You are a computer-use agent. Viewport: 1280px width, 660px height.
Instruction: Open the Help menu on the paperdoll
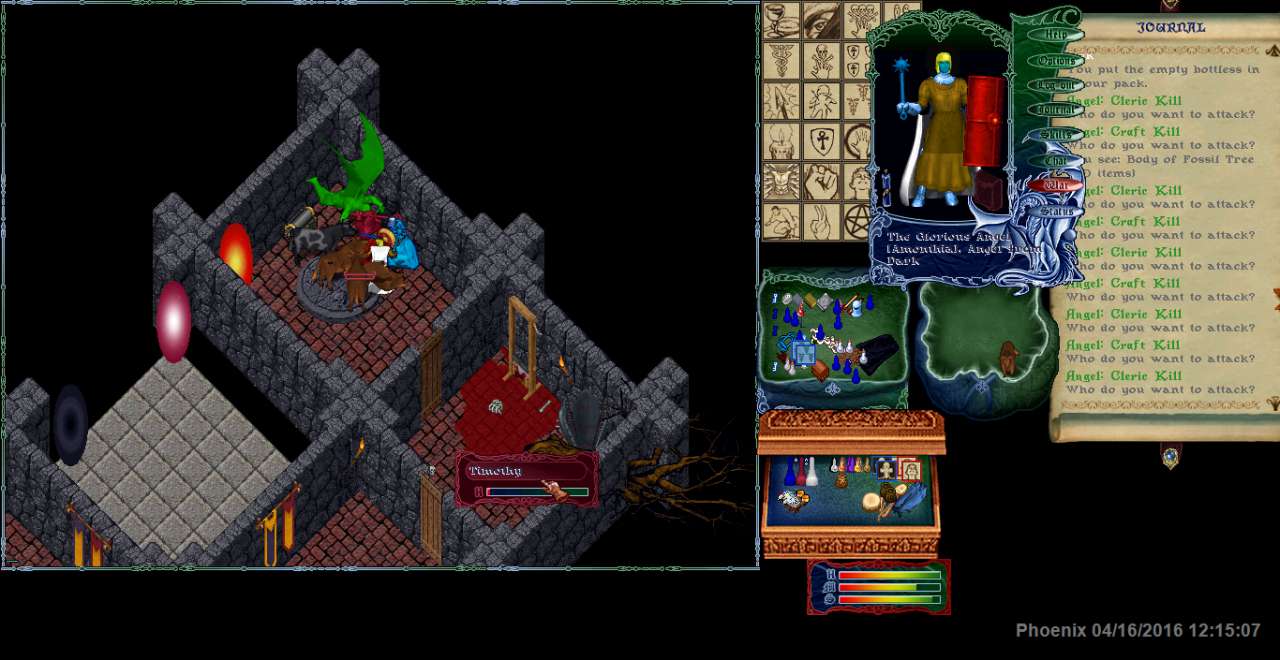tap(1056, 34)
